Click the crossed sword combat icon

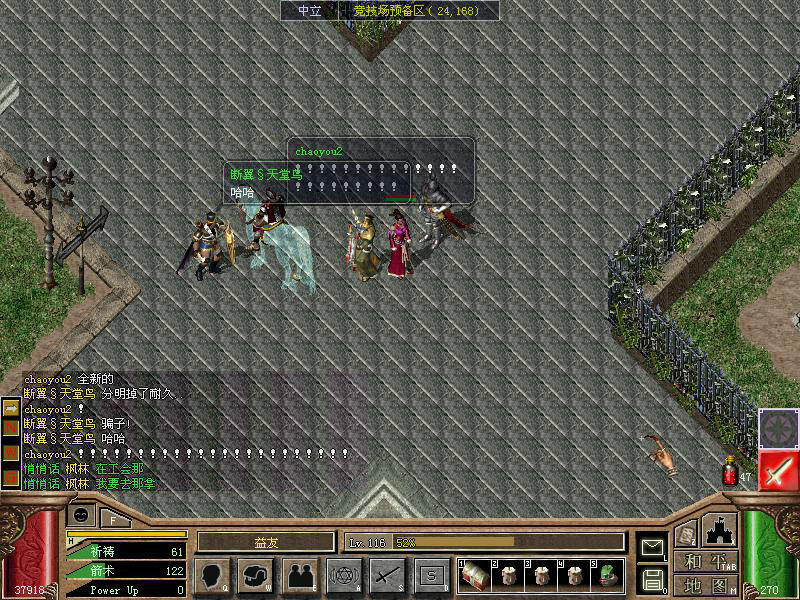[x=386, y=574]
